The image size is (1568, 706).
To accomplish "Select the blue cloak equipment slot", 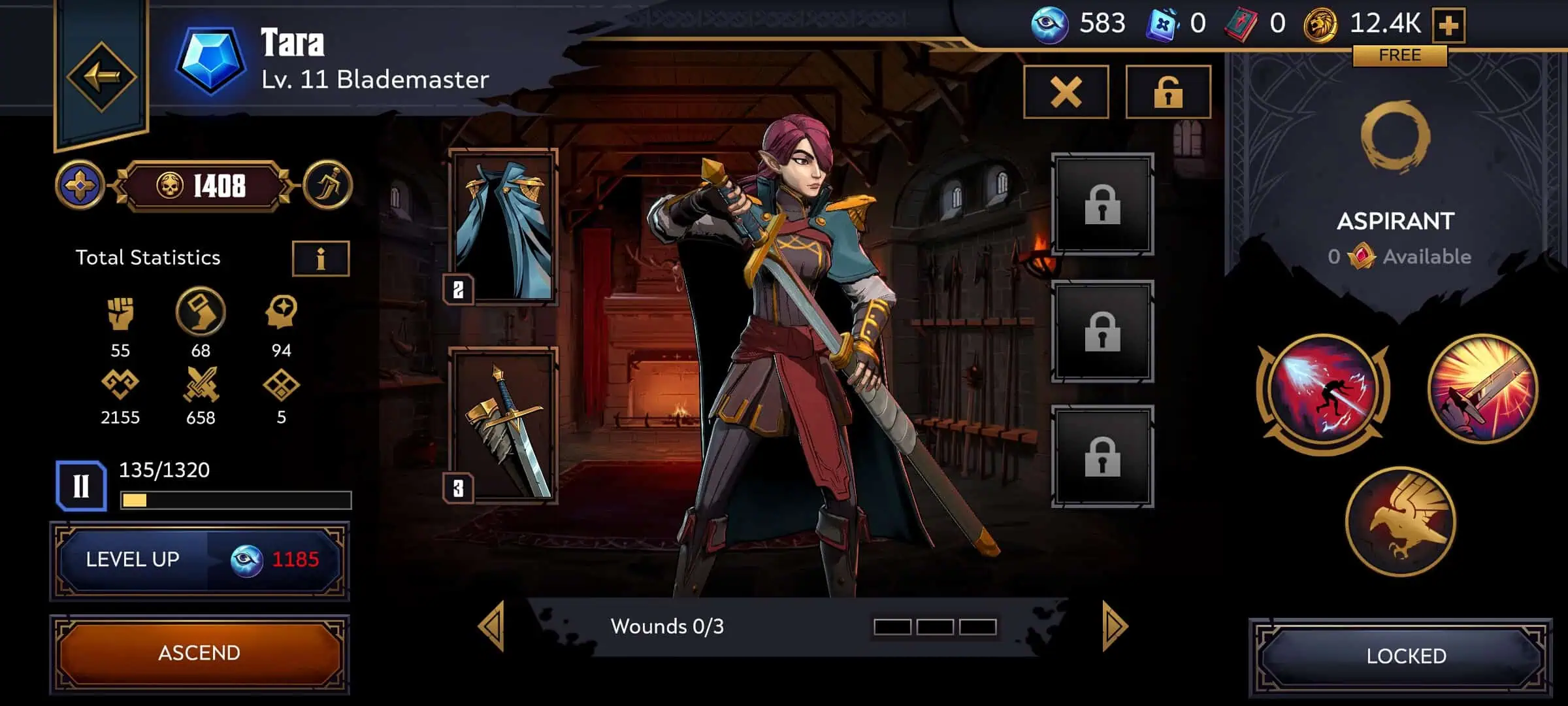I will [504, 227].
